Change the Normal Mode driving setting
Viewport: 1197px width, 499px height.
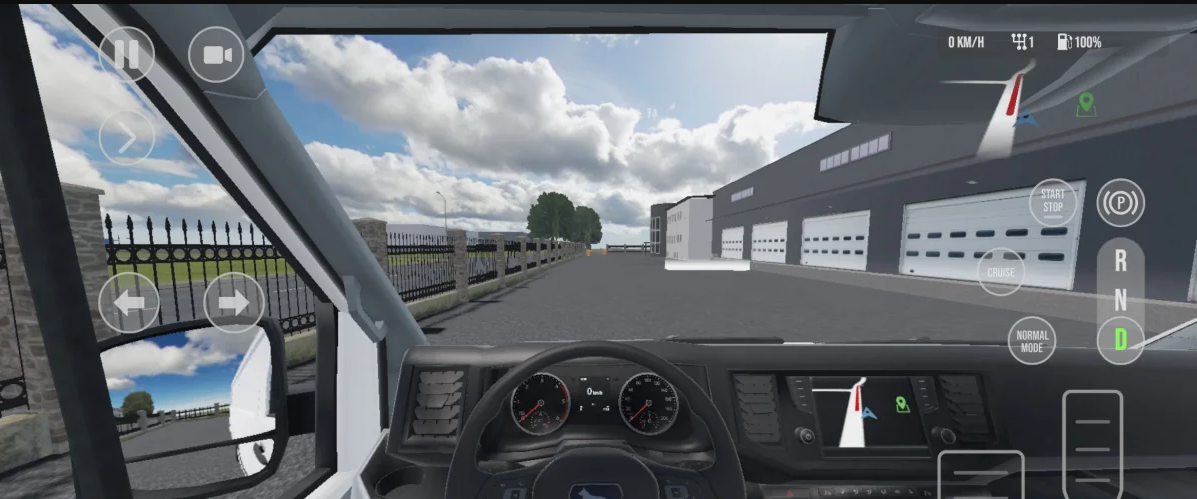[1031, 341]
